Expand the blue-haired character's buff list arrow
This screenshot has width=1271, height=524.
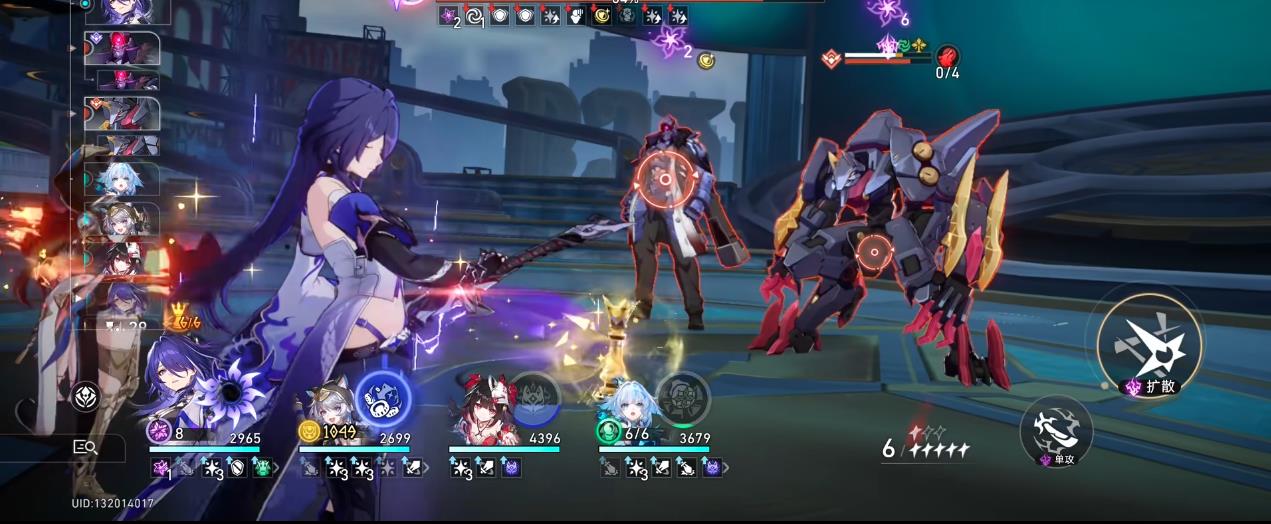727,467
